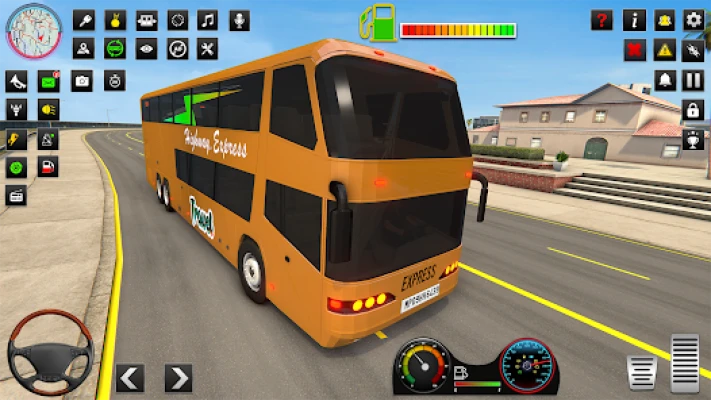Open the trophy achievements icon
Image resolution: width=711 pixels, height=400 pixels.
point(693,139)
